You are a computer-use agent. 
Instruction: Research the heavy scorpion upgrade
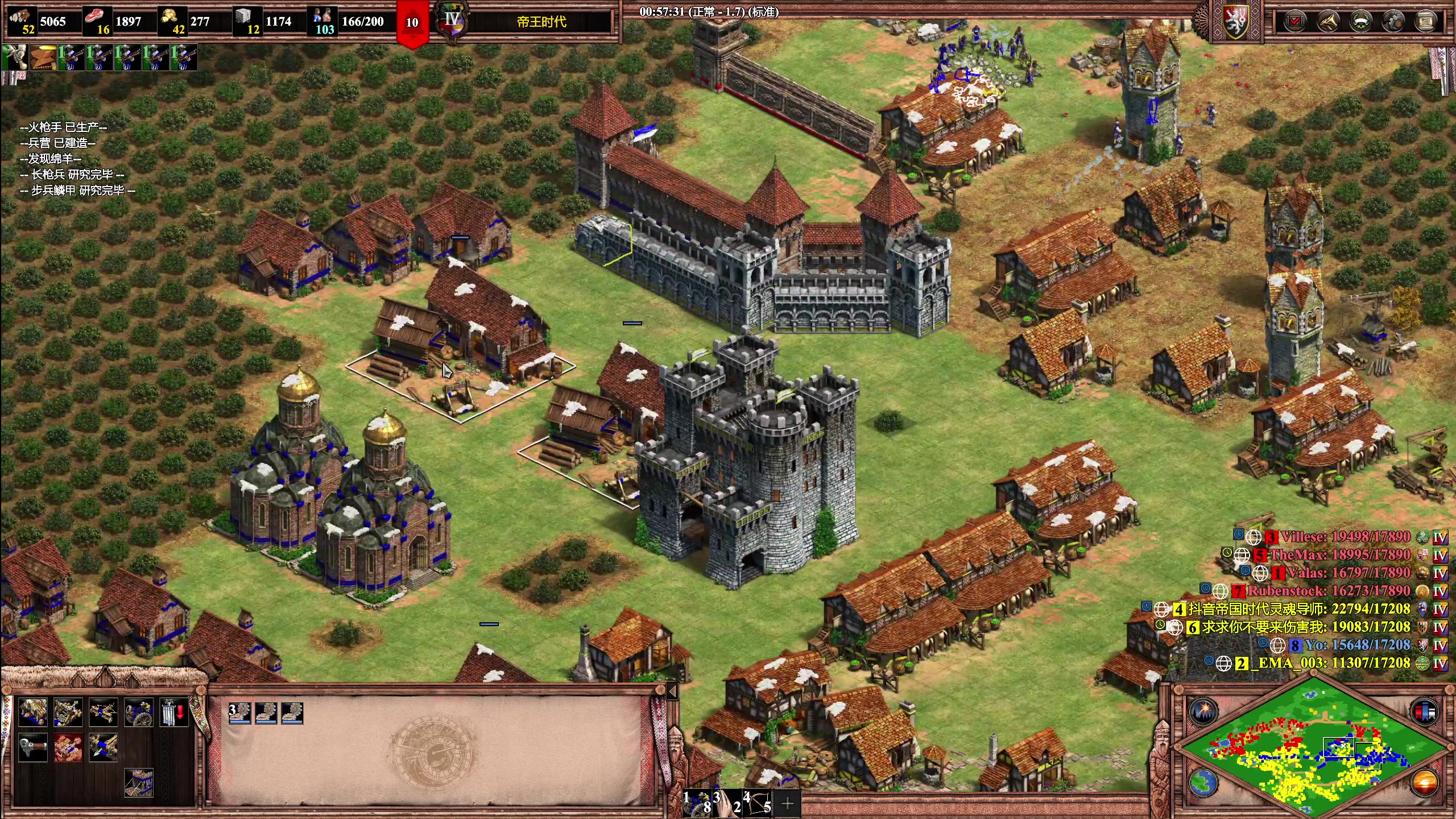coord(104,747)
